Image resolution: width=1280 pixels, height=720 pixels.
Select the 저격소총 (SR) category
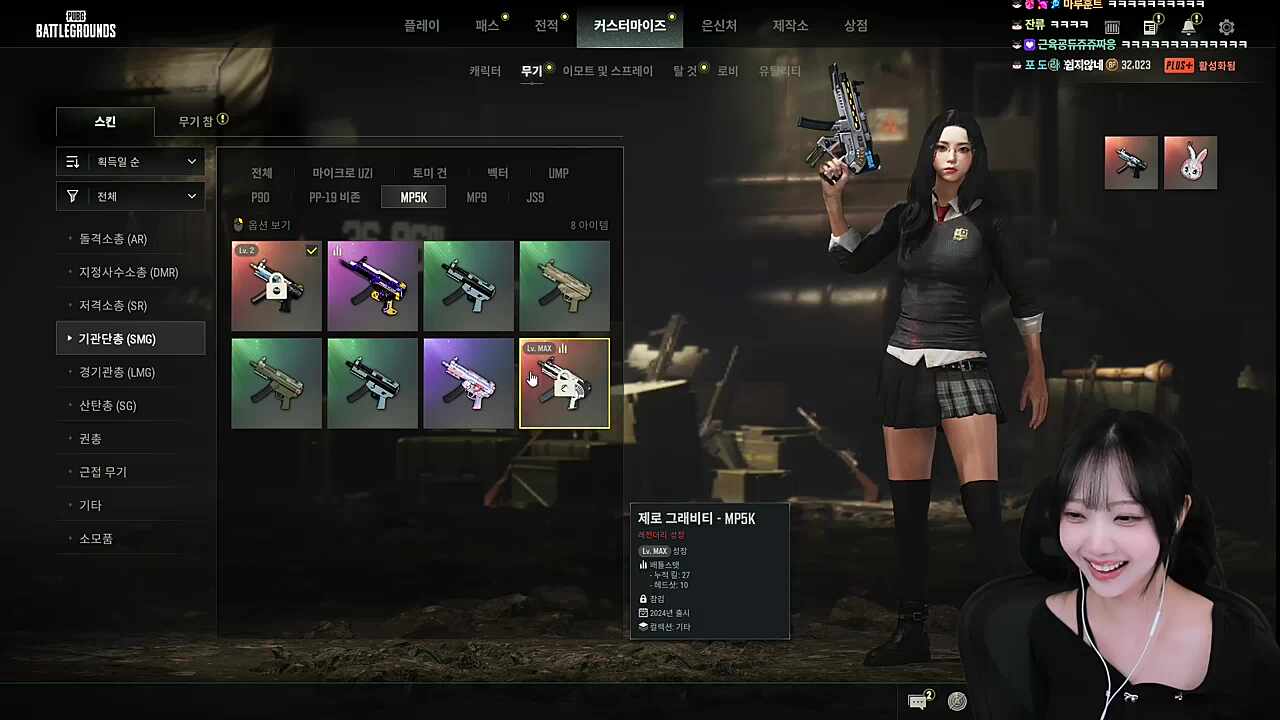[x=113, y=306]
